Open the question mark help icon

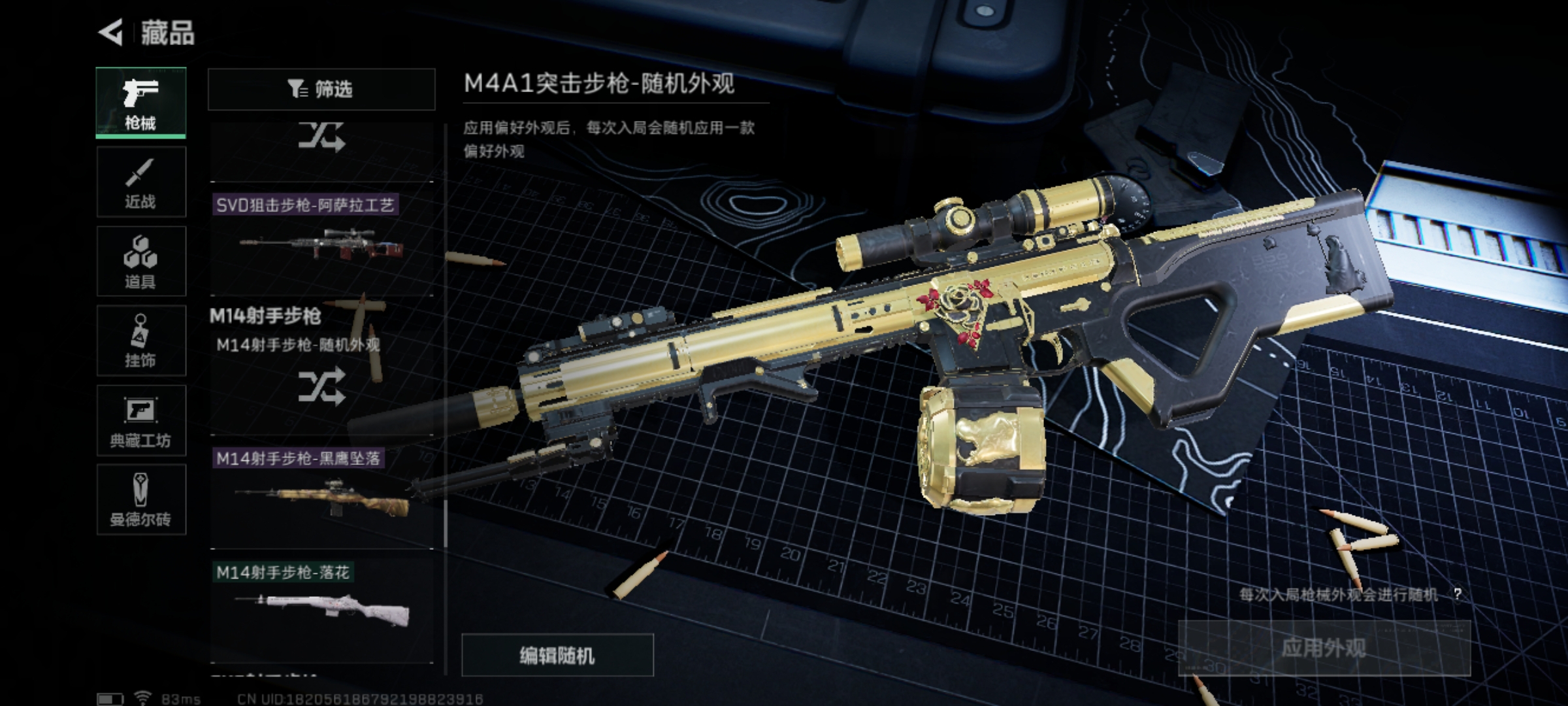[x=1458, y=594]
